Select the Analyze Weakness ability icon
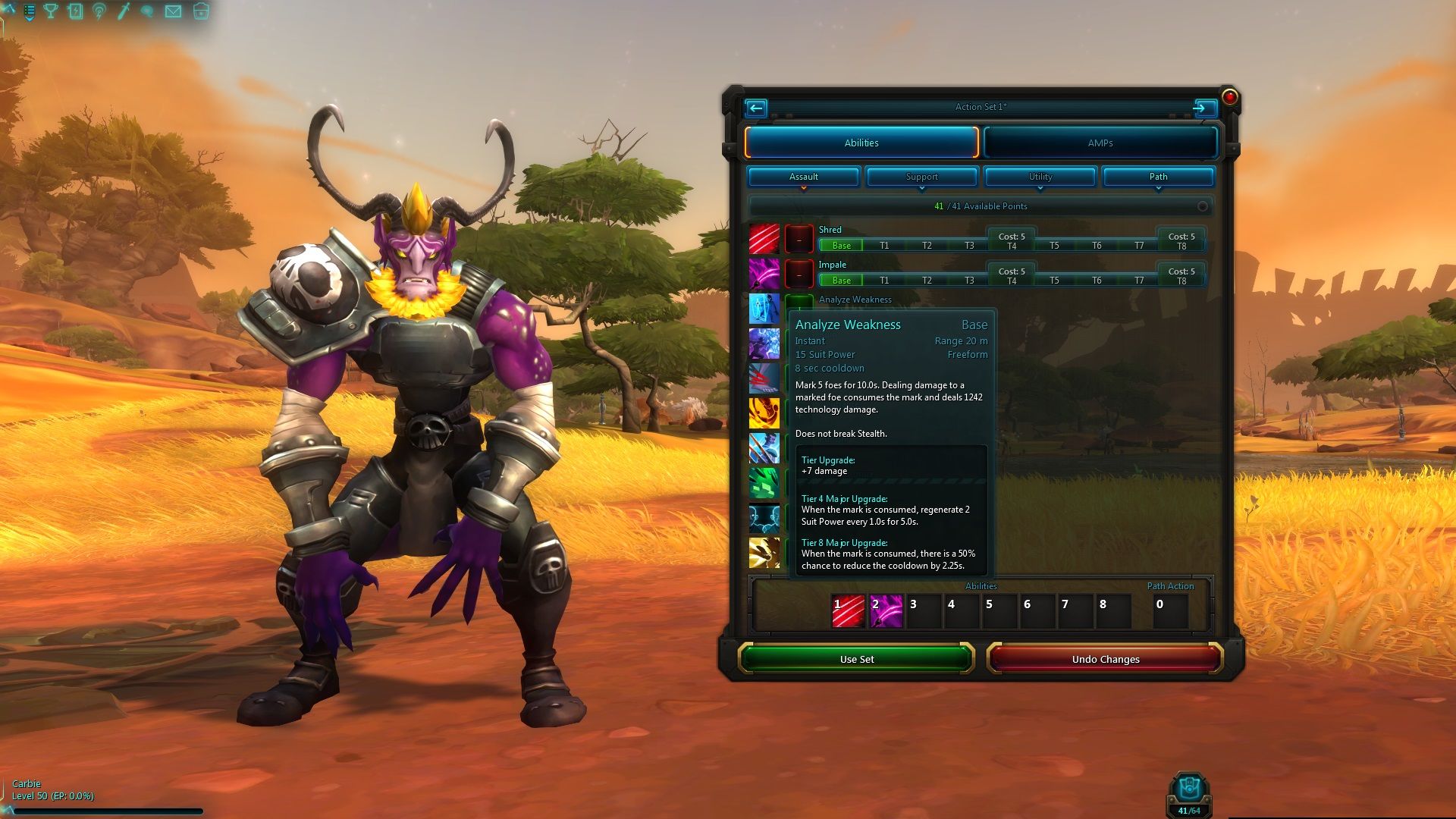 point(764,309)
